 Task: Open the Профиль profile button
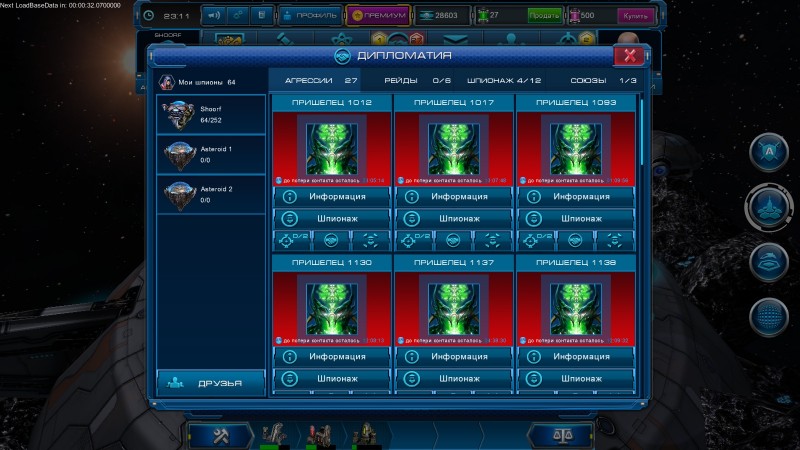click(309, 16)
